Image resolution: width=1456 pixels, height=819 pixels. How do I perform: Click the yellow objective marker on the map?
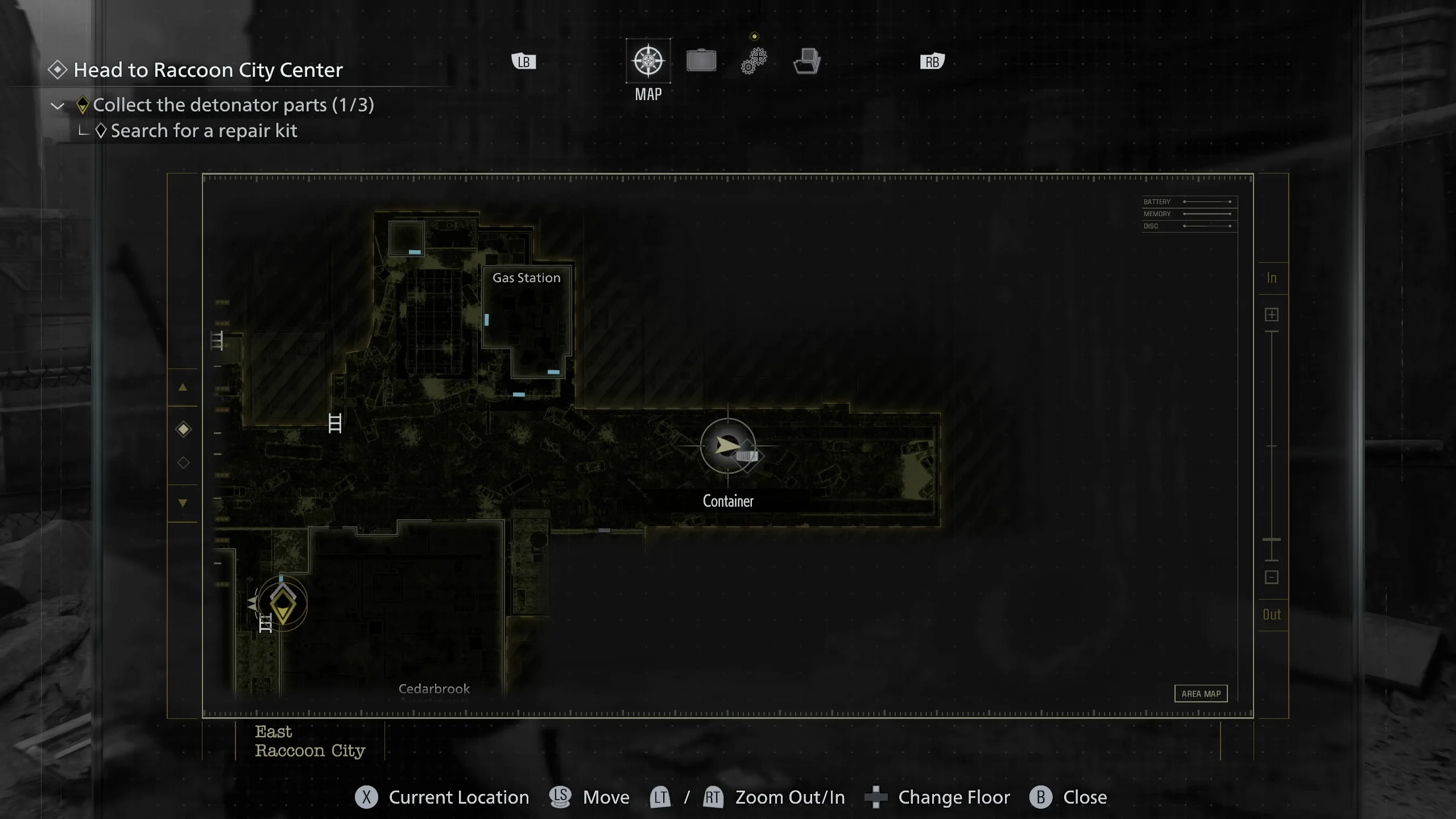283,604
